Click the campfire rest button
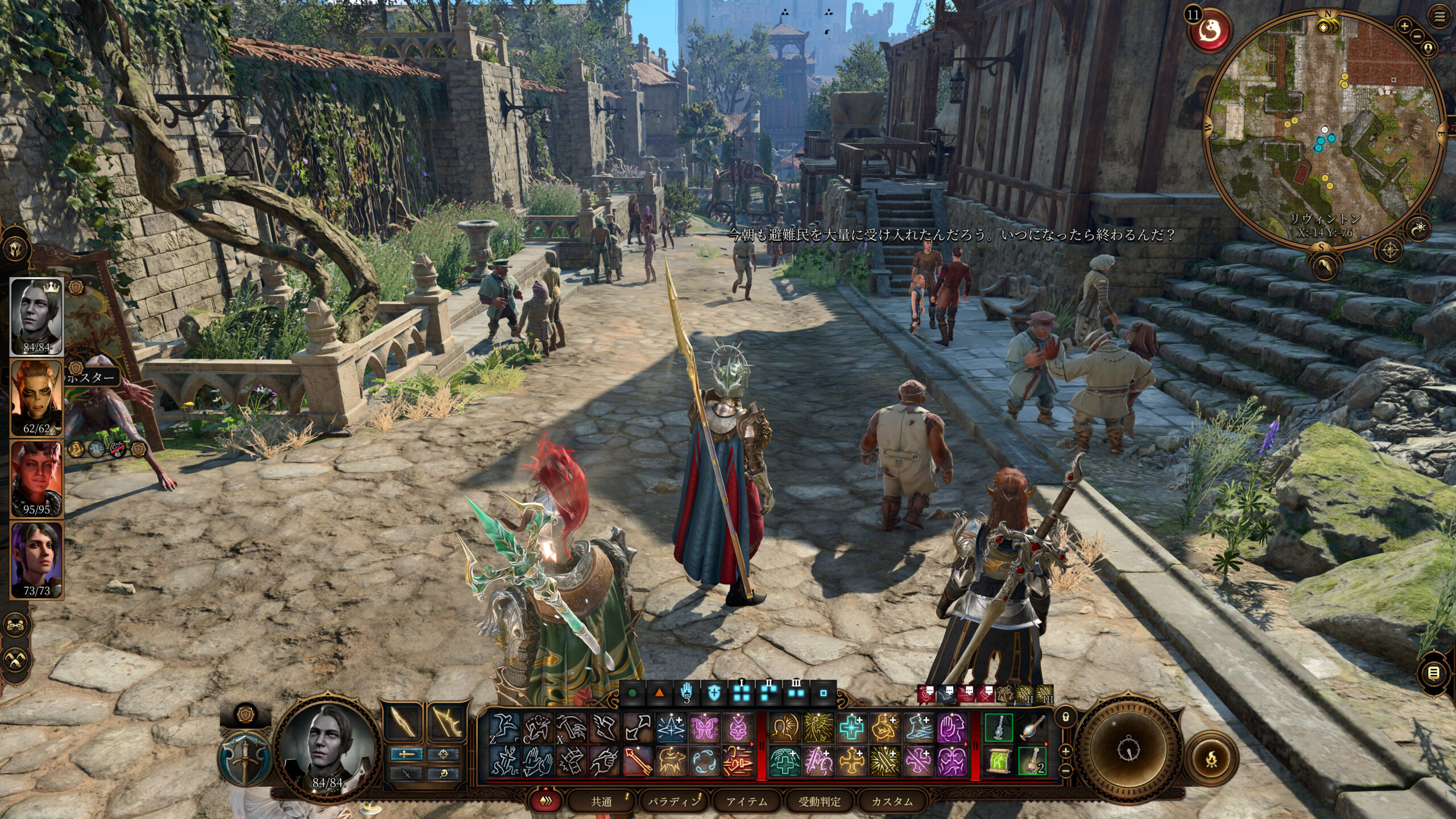The image size is (1456, 819). click(x=1212, y=758)
